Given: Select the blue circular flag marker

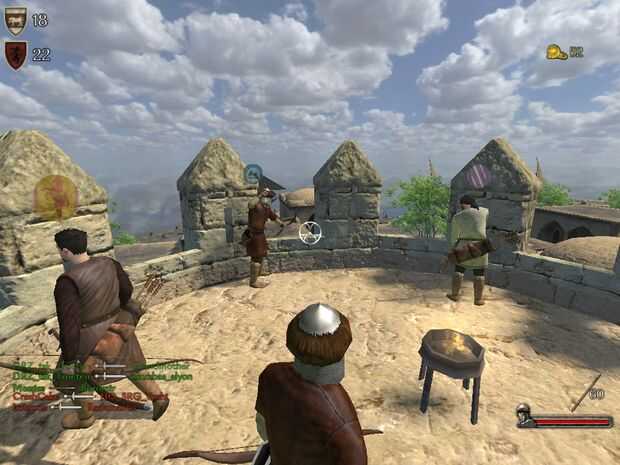Looking at the screenshot, I should [x=253, y=174].
